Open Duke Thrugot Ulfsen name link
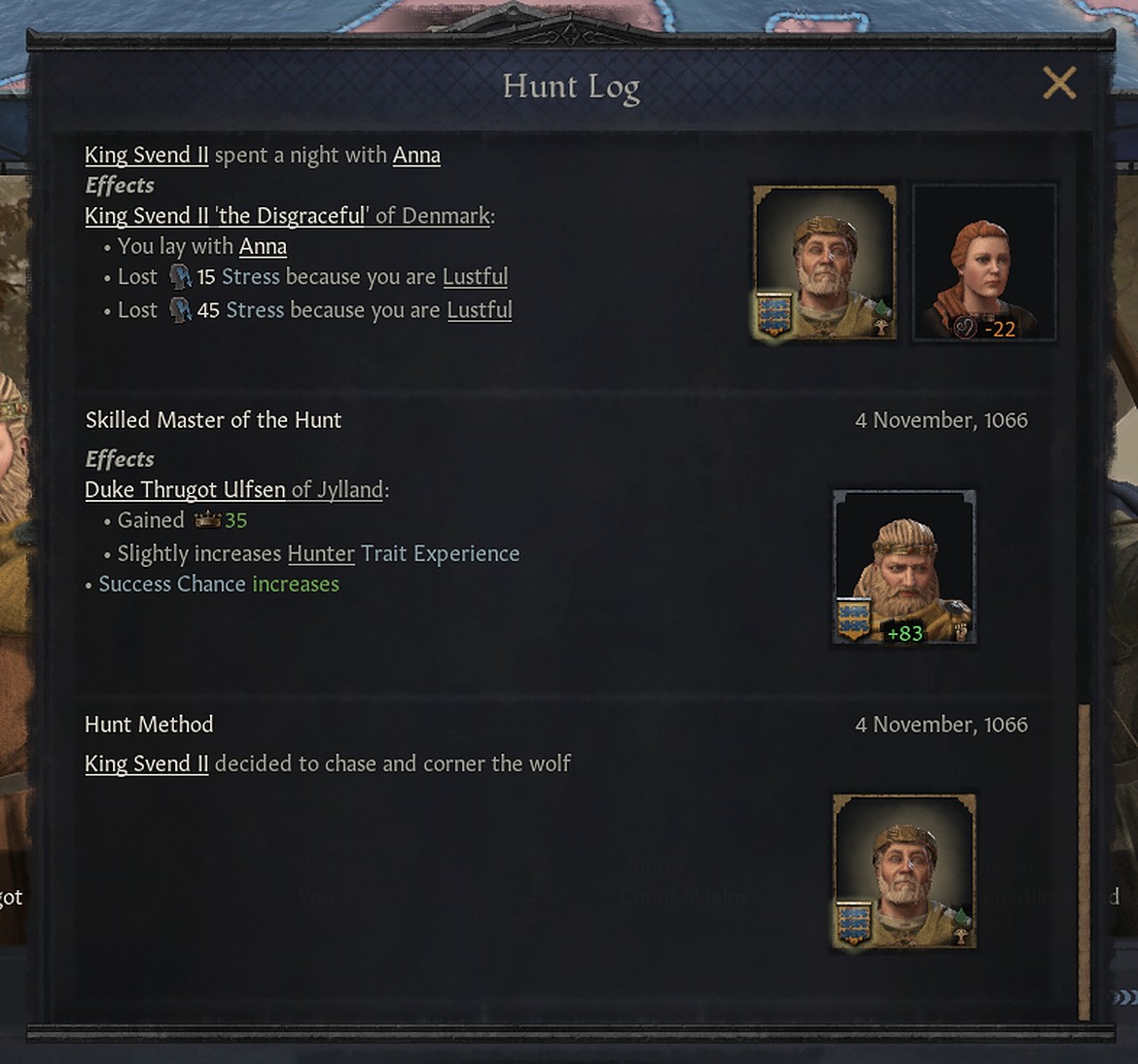Image resolution: width=1138 pixels, height=1064 pixels. click(x=185, y=490)
